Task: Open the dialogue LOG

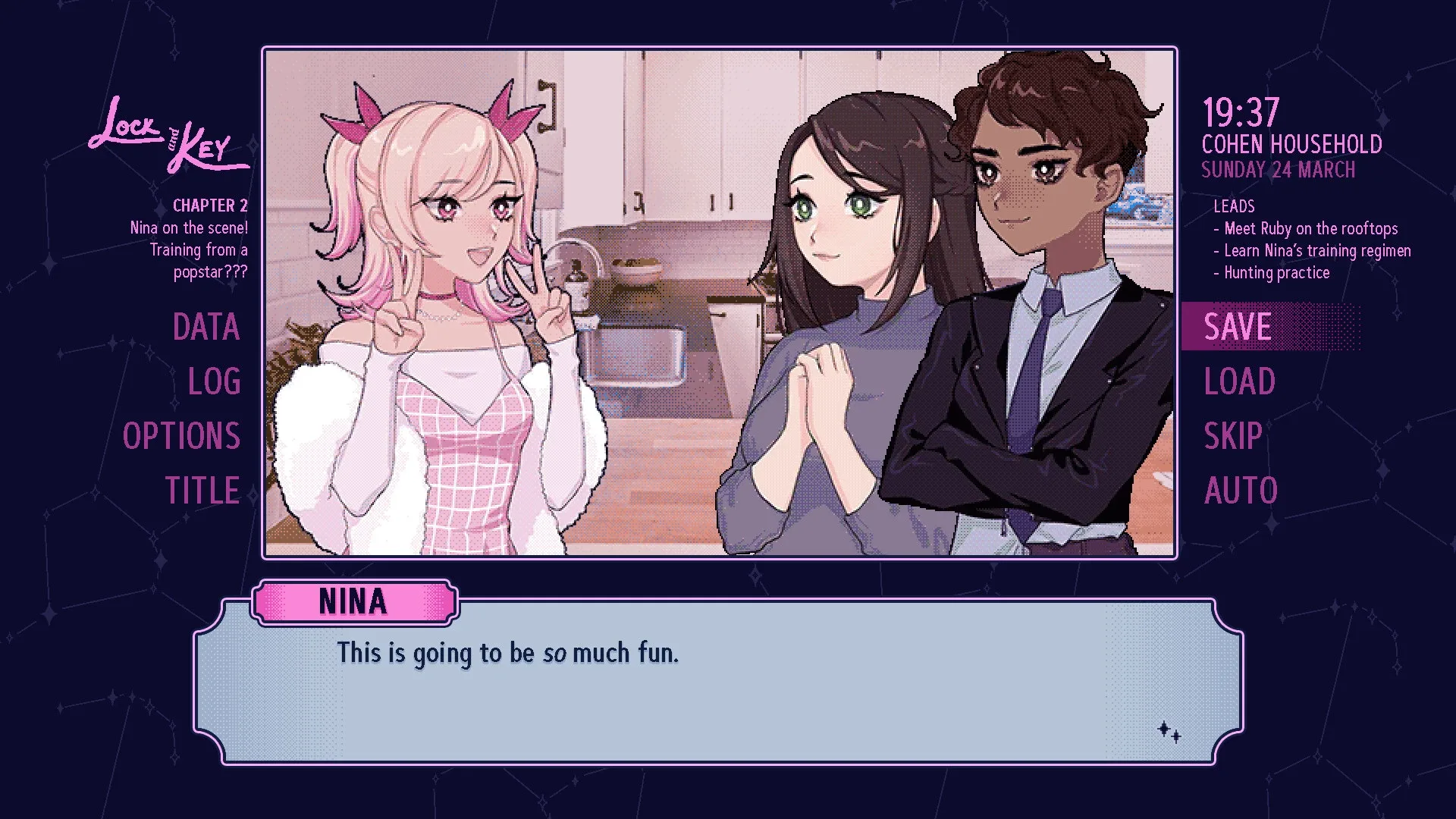Action: coord(215,381)
